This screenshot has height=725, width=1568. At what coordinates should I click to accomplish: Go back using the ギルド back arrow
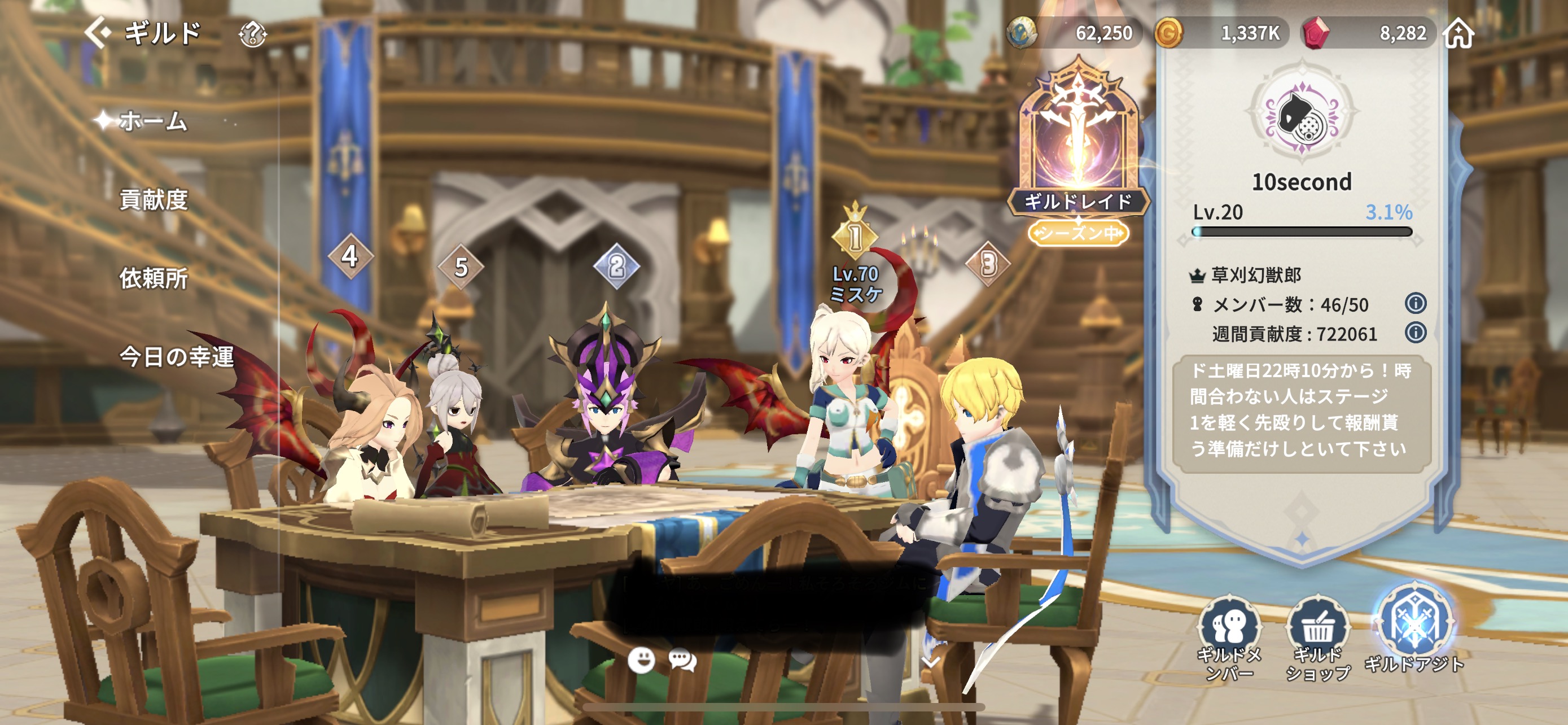[x=98, y=32]
